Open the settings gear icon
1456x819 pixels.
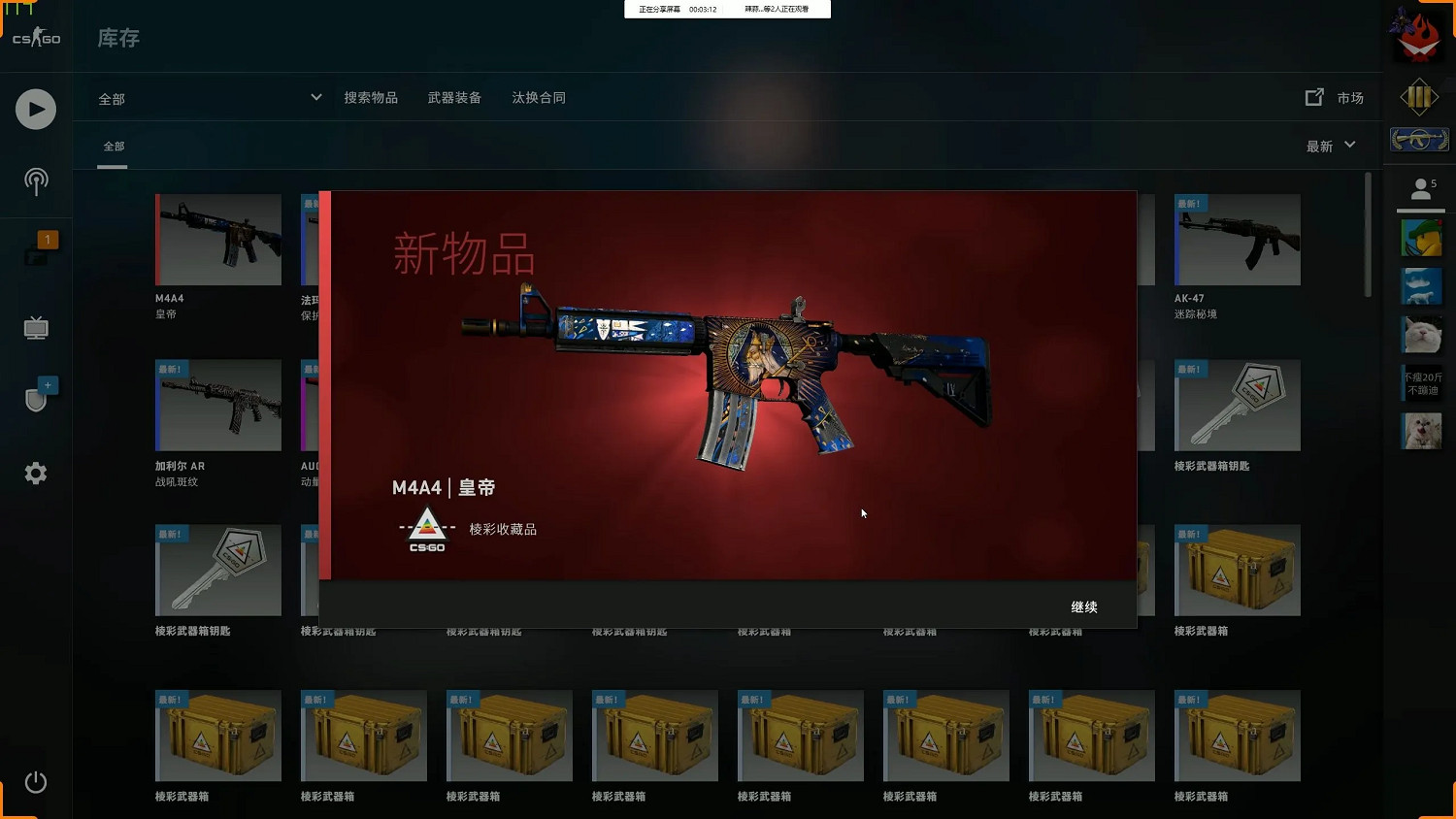click(x=35, y=473)
